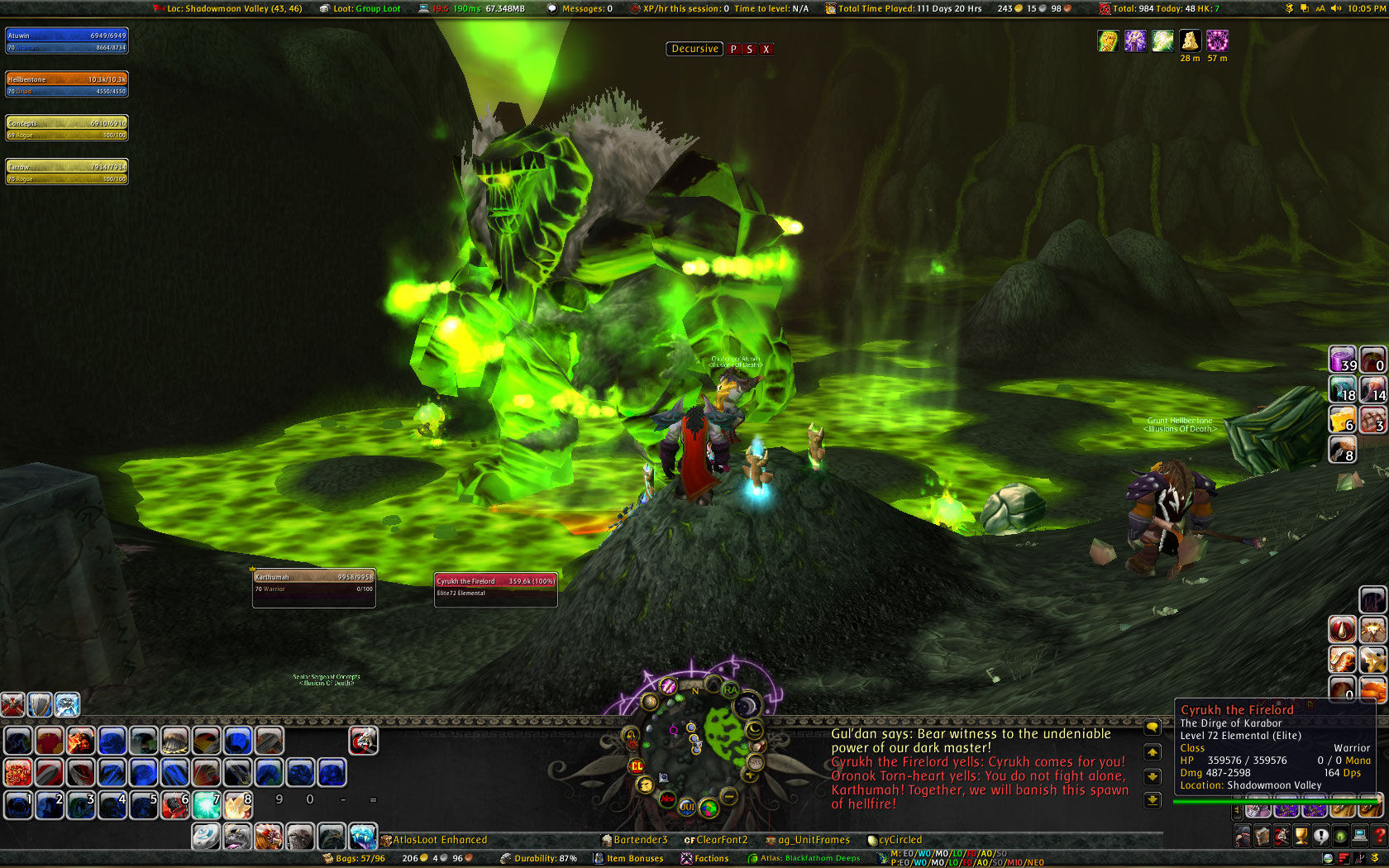Click the yellow chat scroll-up arrow
This screenshot has height=868, width=1389.
1153,752
